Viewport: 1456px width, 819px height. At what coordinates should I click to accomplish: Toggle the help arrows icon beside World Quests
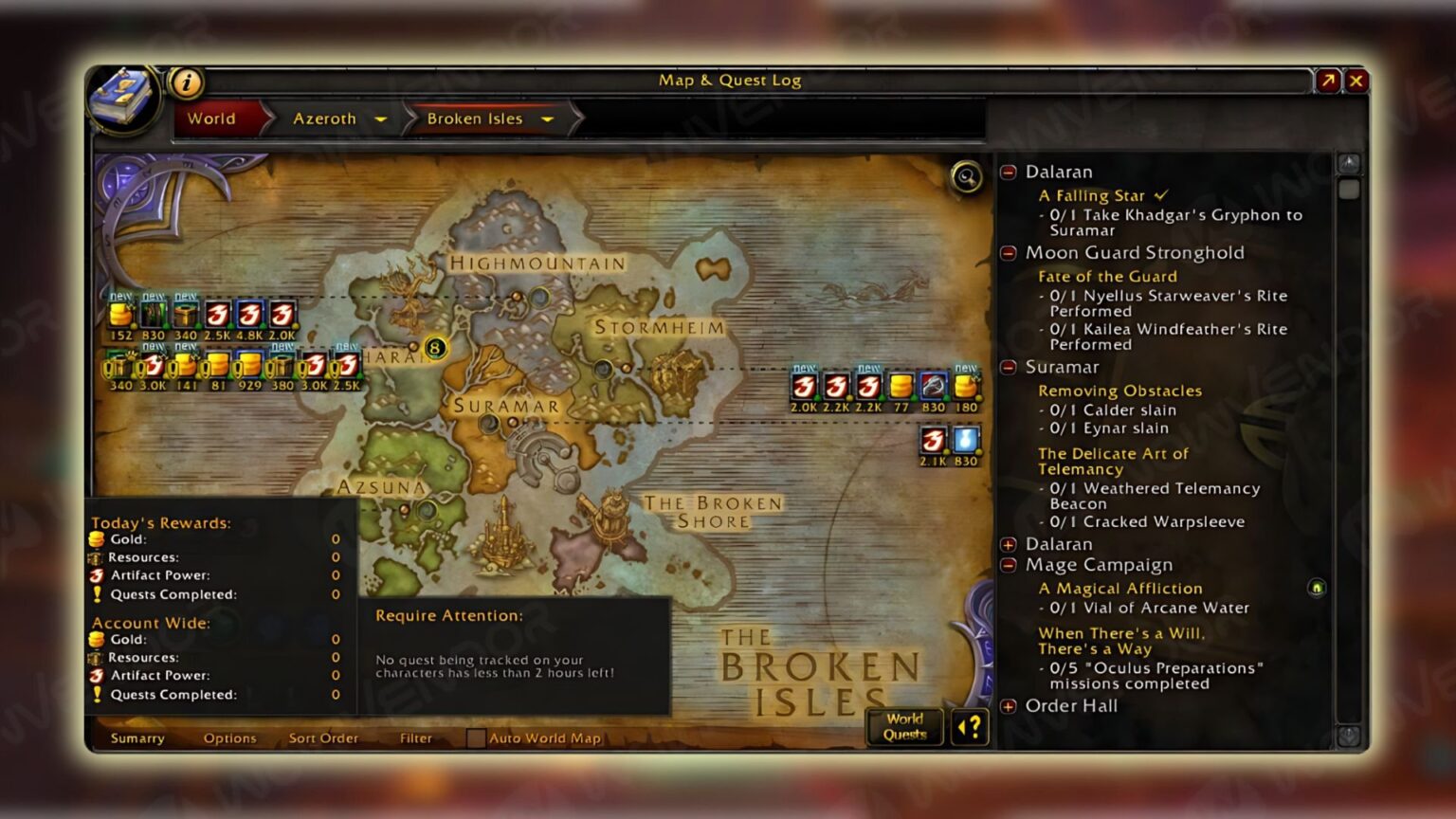point(968,728)
